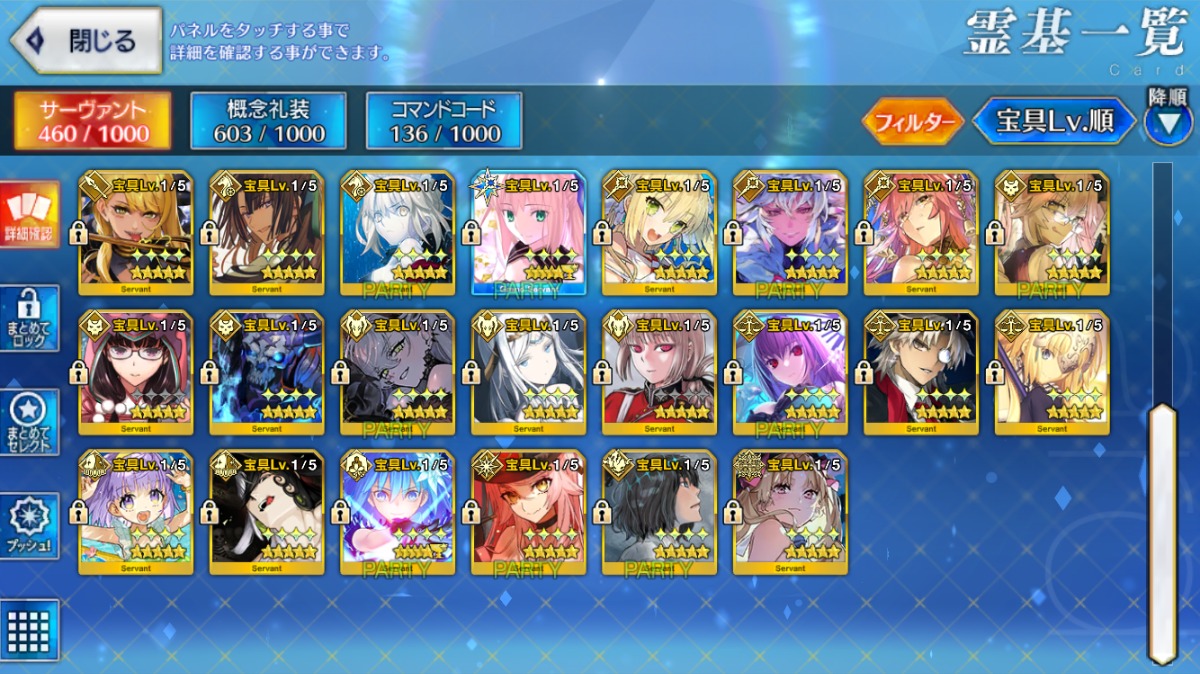Image resolution: width=1200 pixels, height=674 pixels.
Task: Choose the まとめてセレクト bulk select button
Action: (29, 422)
